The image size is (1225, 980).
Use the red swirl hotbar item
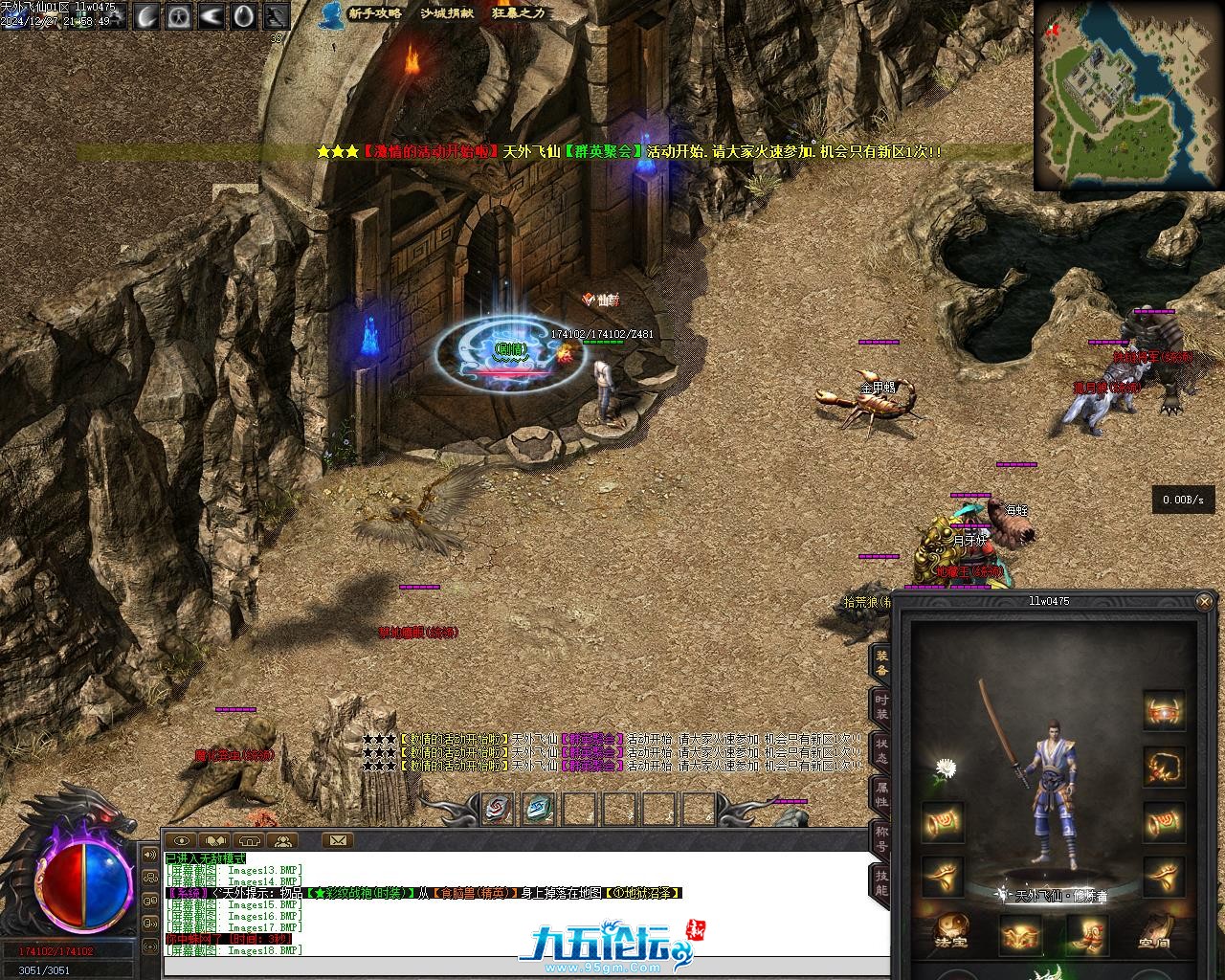coord(498,809)
